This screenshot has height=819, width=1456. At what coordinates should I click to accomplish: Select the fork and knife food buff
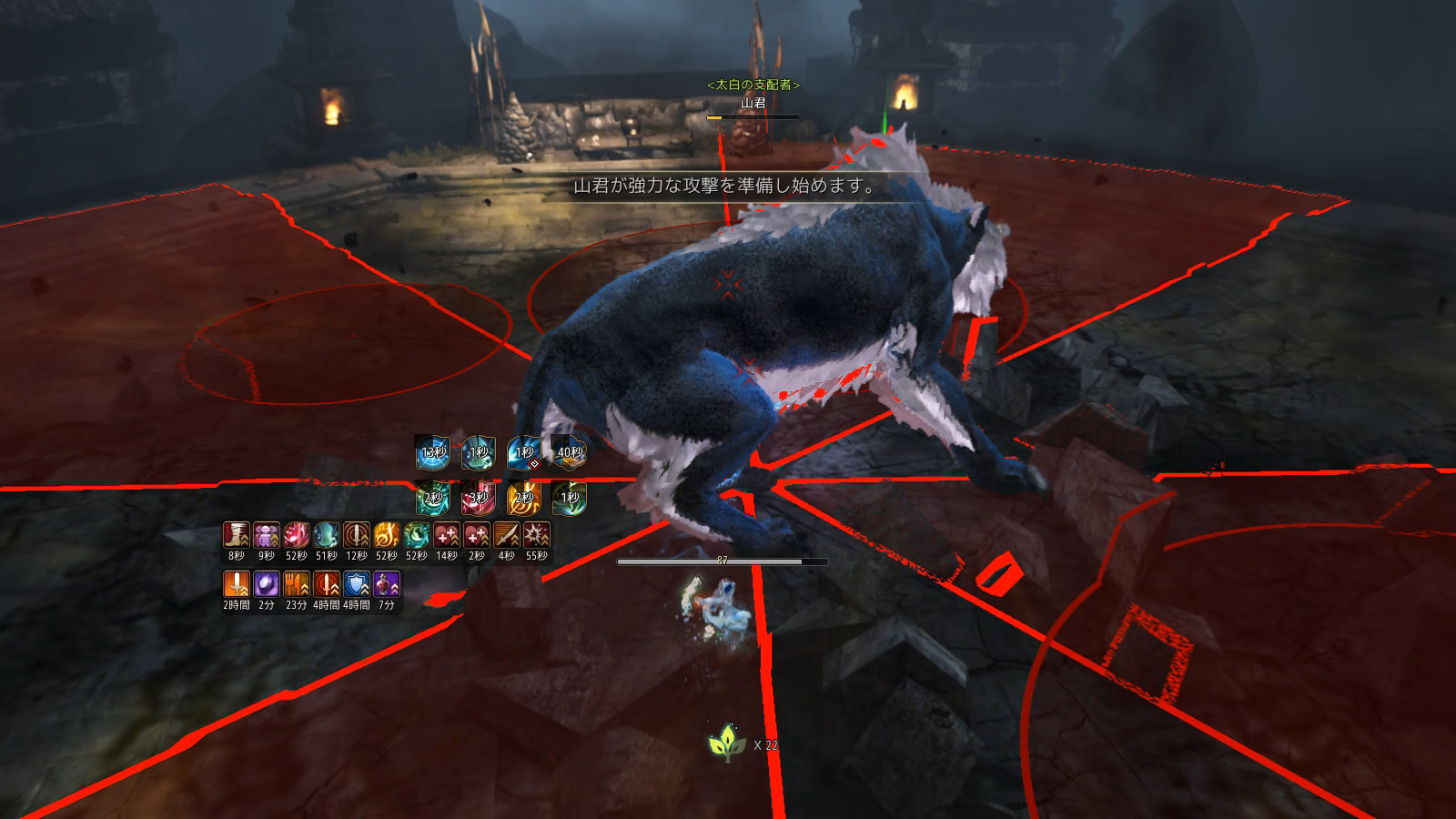297,584
